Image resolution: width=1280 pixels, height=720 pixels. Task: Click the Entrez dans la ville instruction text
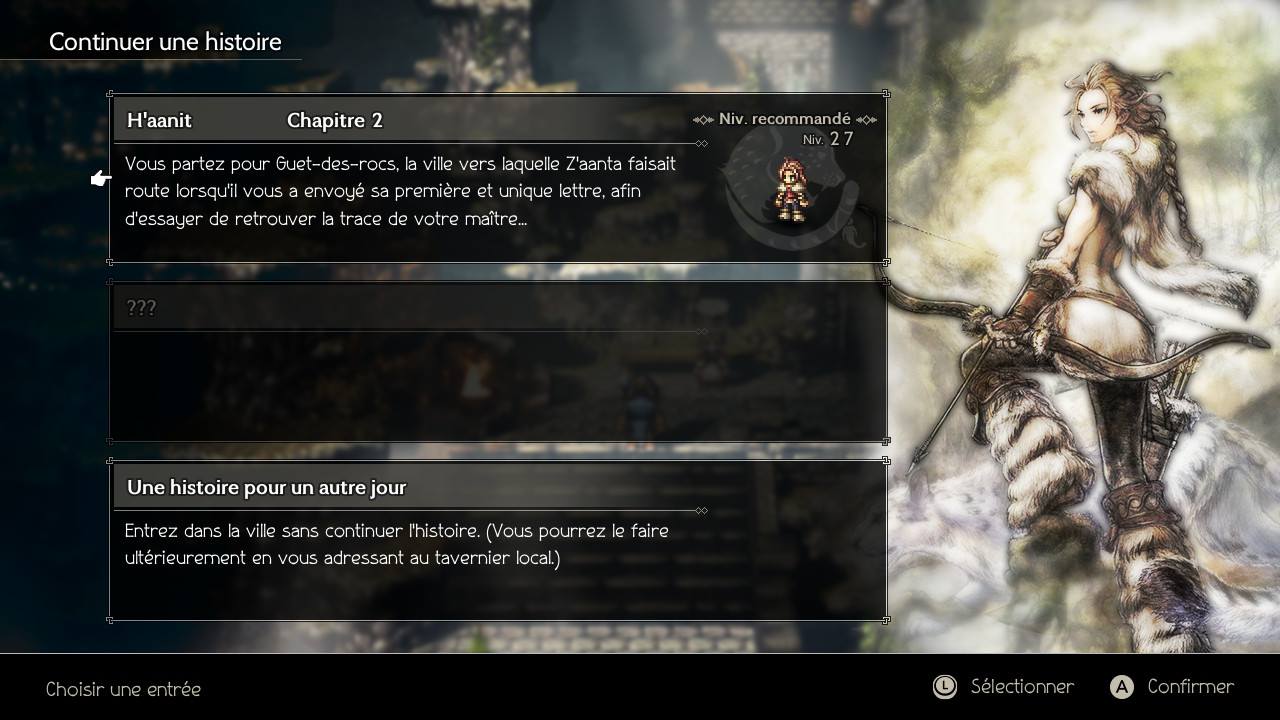400,544
